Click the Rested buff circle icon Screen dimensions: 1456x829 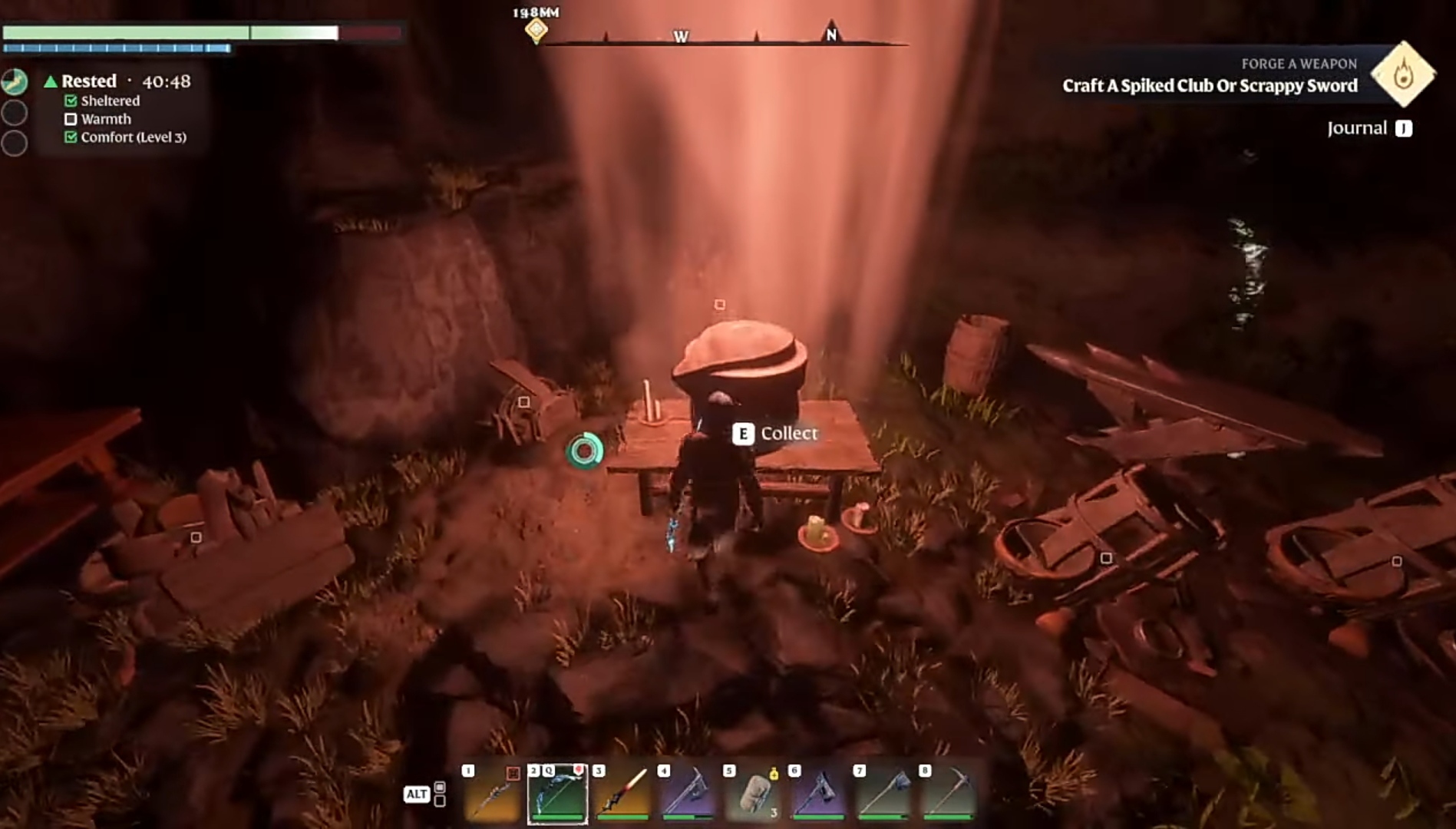pyautogui.click(x=15, y=81)
